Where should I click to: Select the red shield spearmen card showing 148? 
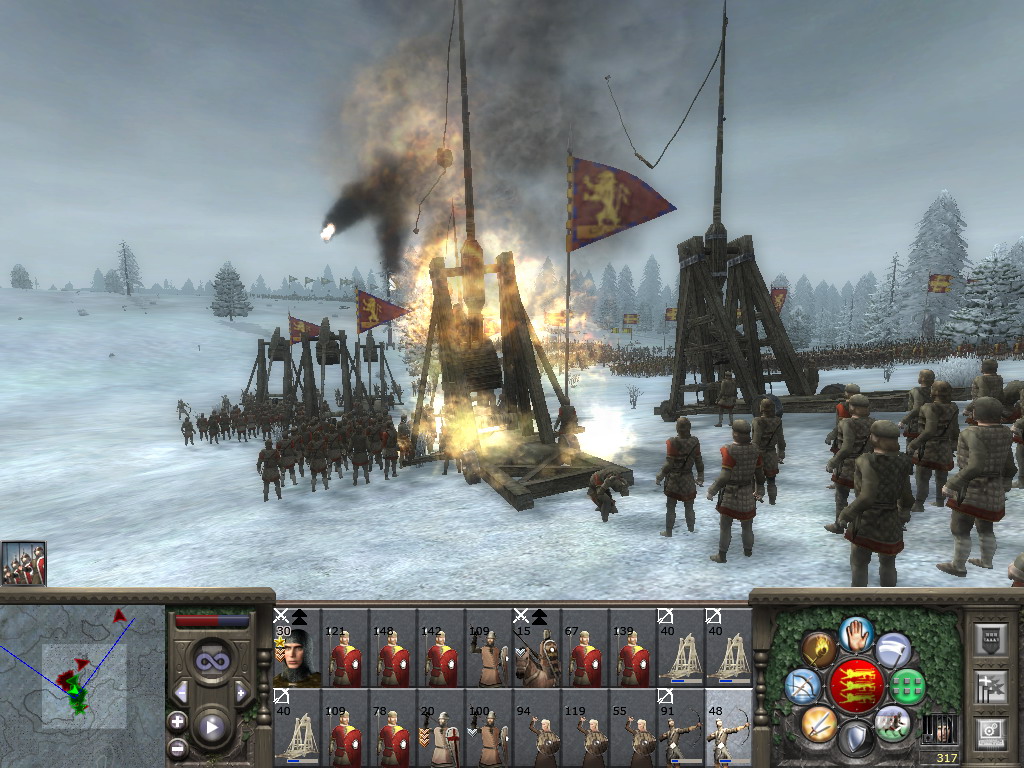tap(392, 649)
